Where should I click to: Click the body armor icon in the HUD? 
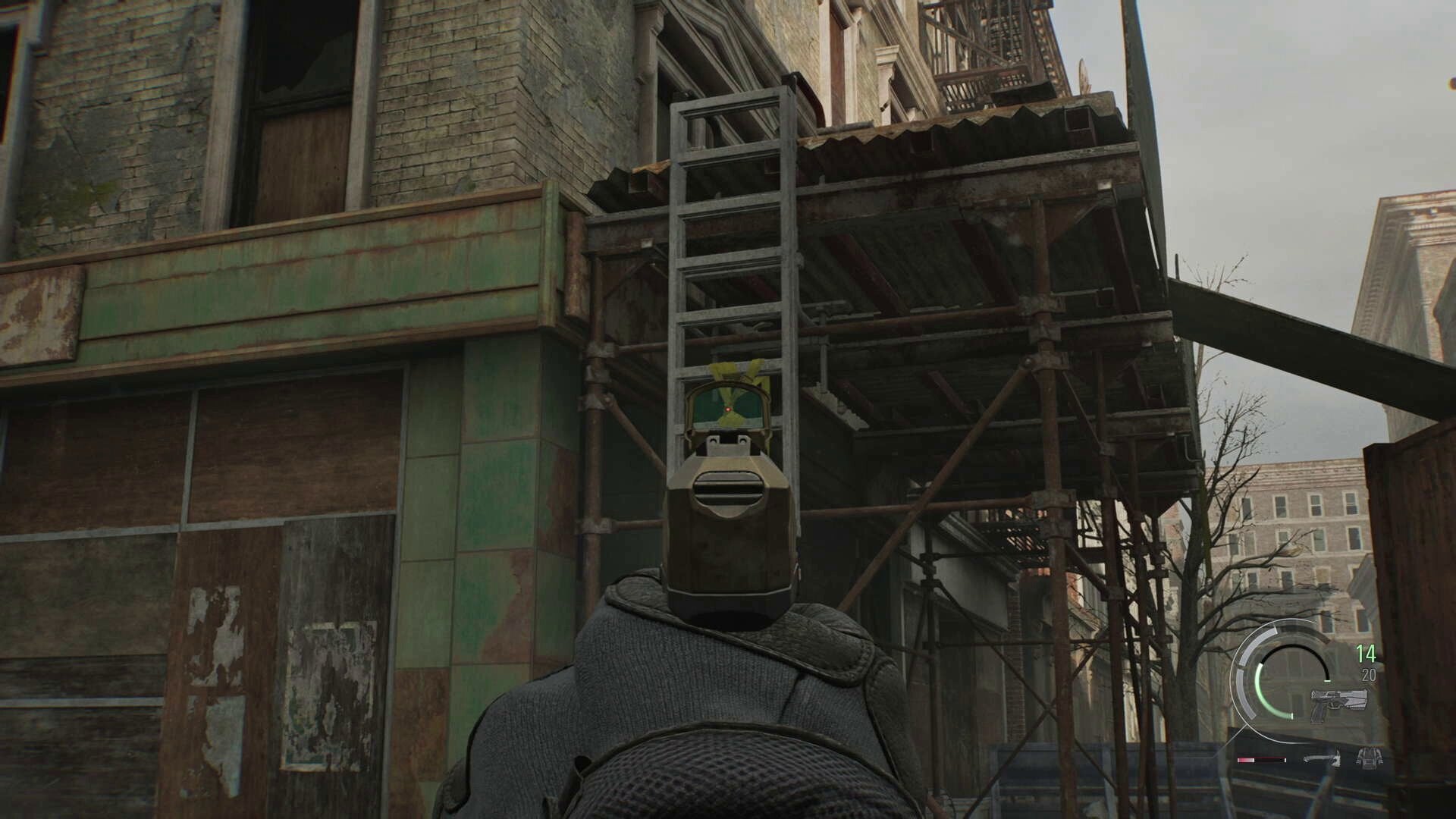1370,758
